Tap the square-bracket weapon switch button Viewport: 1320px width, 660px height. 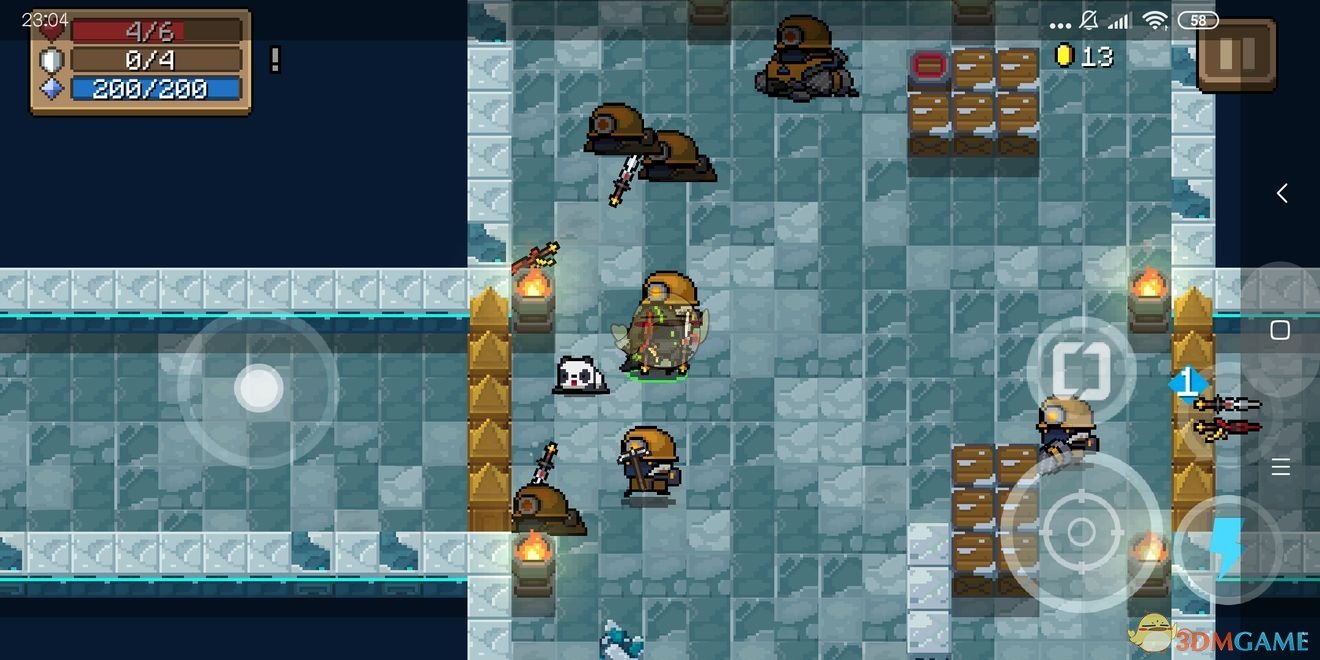(x=1081, y=372)
